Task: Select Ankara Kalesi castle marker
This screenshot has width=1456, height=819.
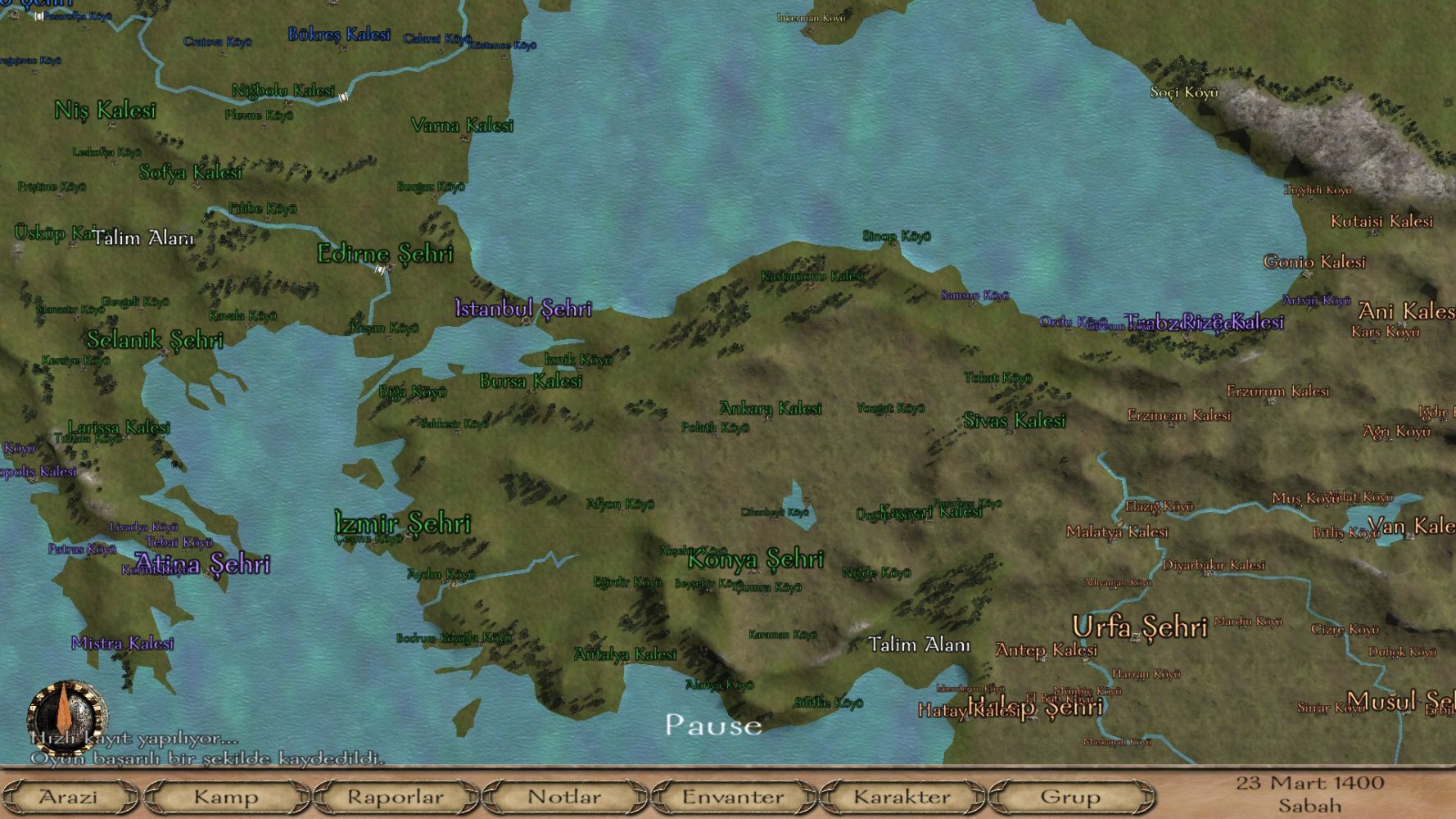Action: coord(770,408)
